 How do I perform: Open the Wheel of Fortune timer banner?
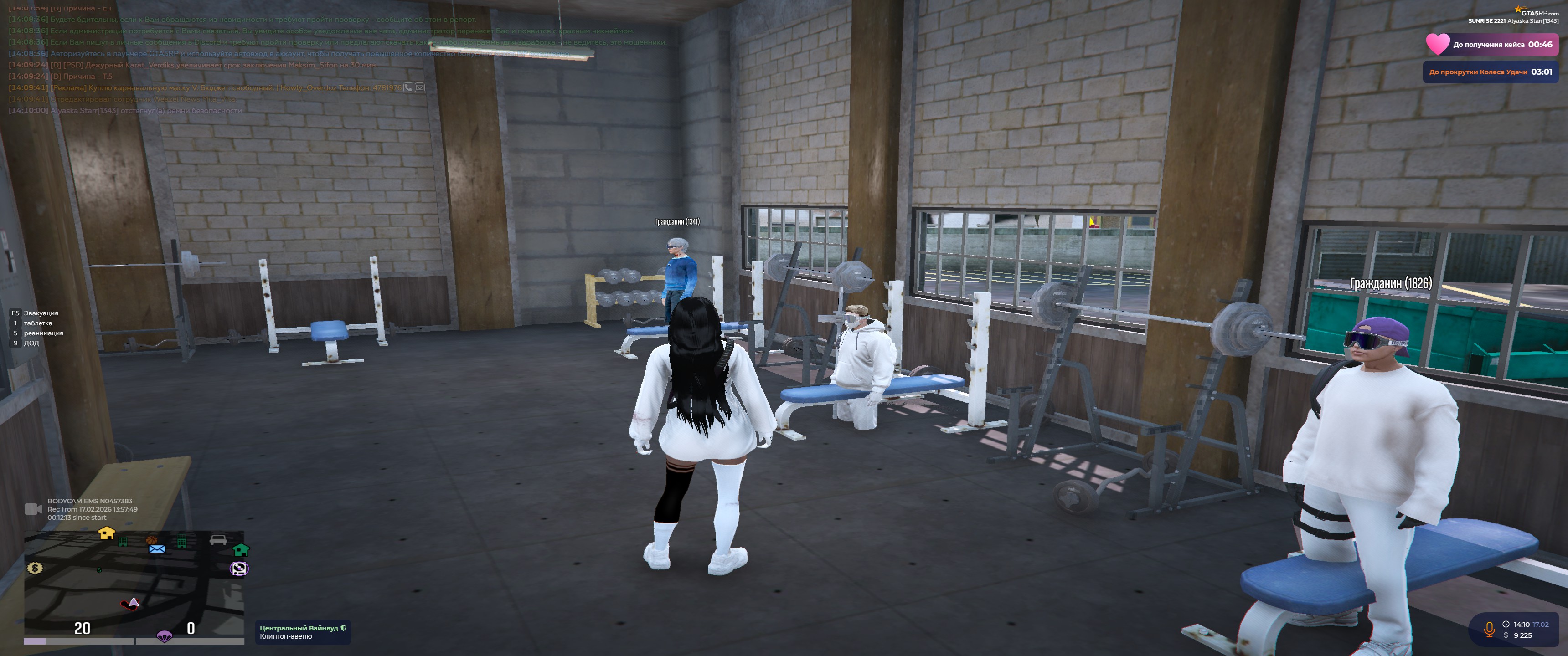pos(1490,72)
